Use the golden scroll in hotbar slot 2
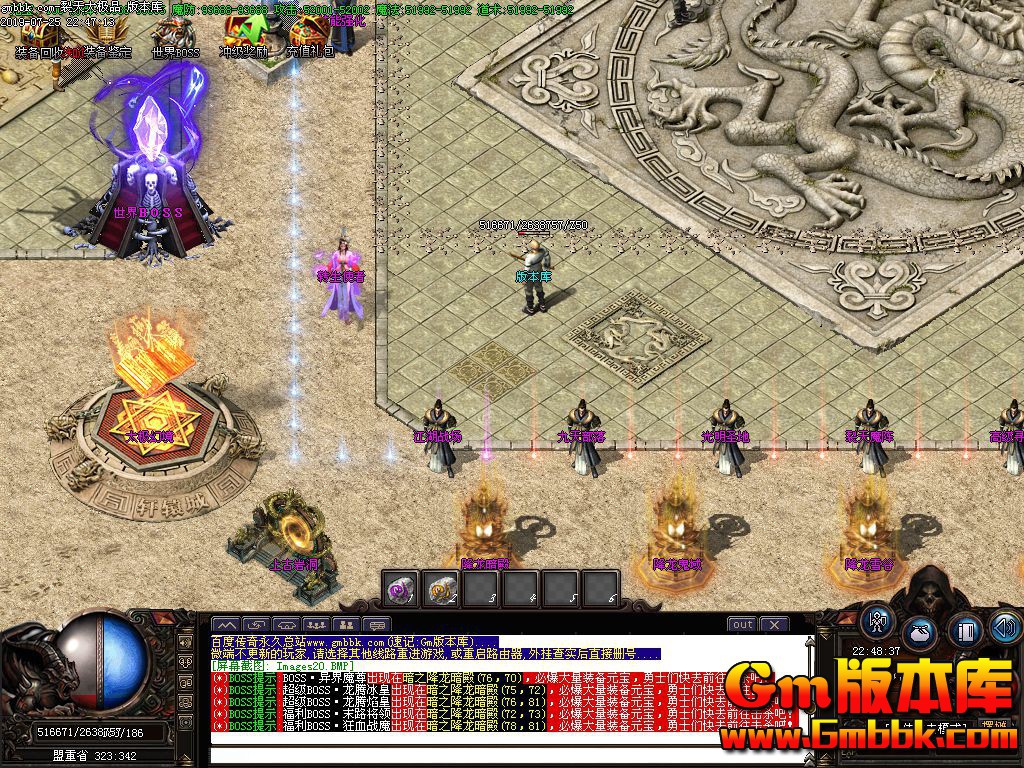Viewport: 1024px width, 768px height. tap(441, 589)
